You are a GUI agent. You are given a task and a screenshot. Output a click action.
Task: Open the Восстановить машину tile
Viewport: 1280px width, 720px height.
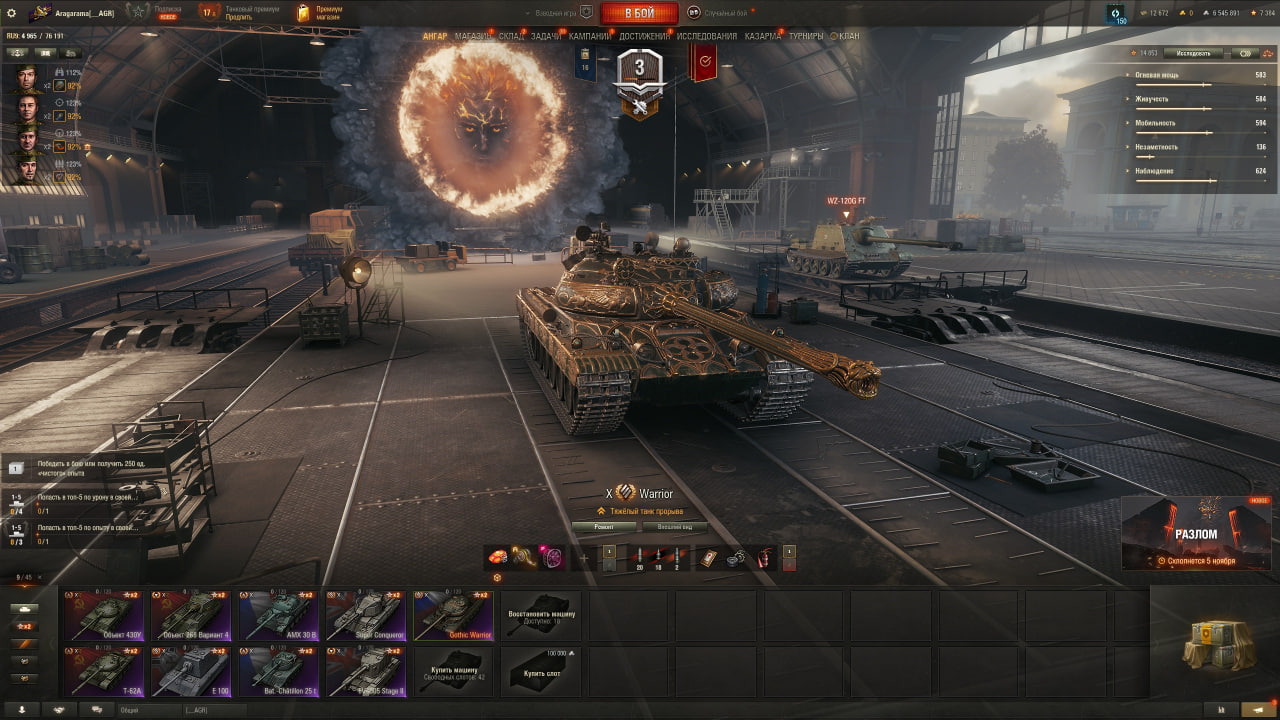541,615
